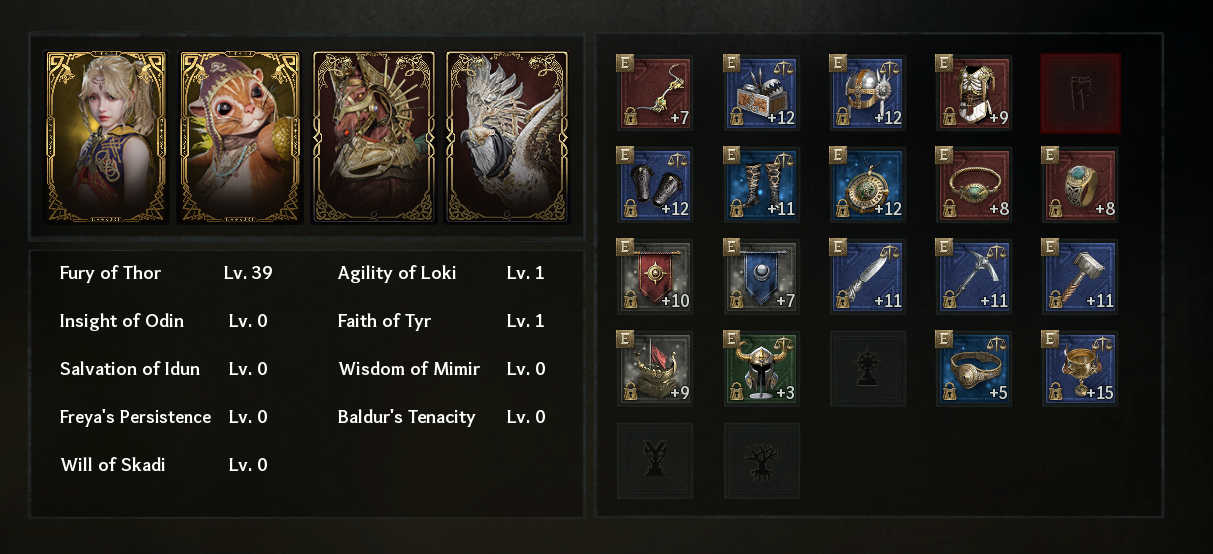Viewport: 1213px width, 554px height.
Task: Inspect the +10 red banner item
Action: [656, 277]
